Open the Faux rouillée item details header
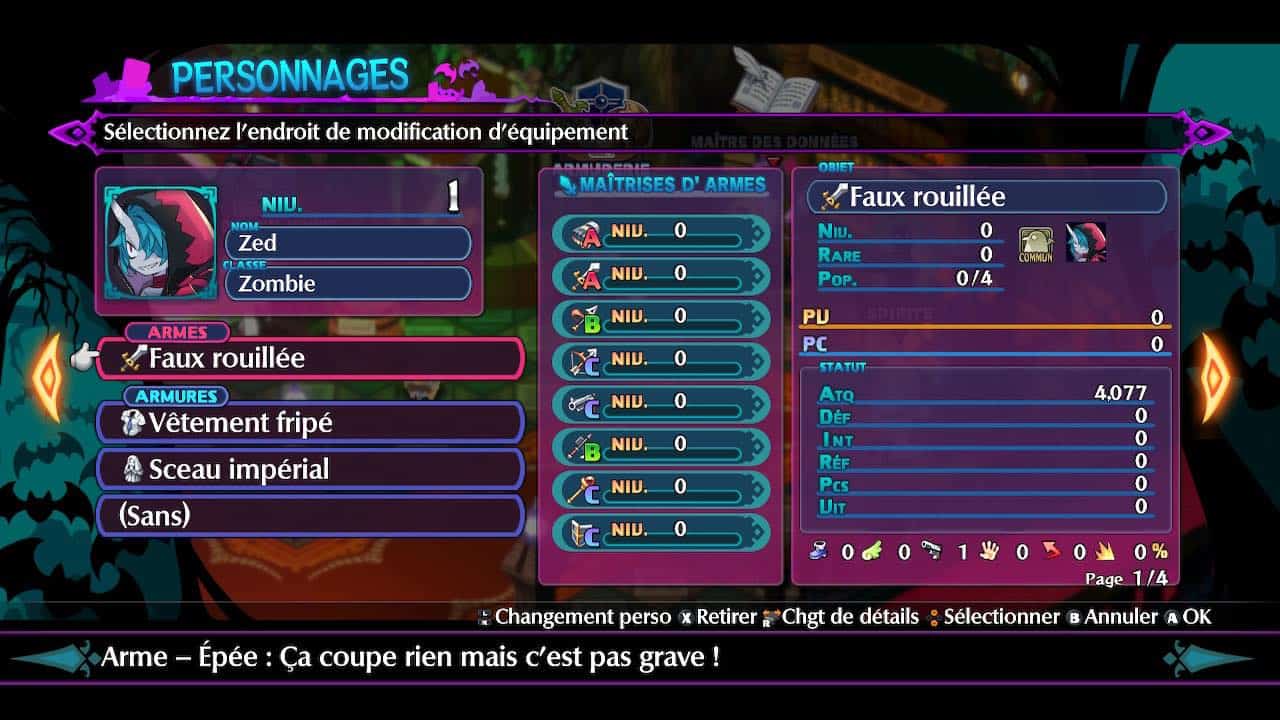The width and height of the screenshot is (1280, 720). click(986, 197)
